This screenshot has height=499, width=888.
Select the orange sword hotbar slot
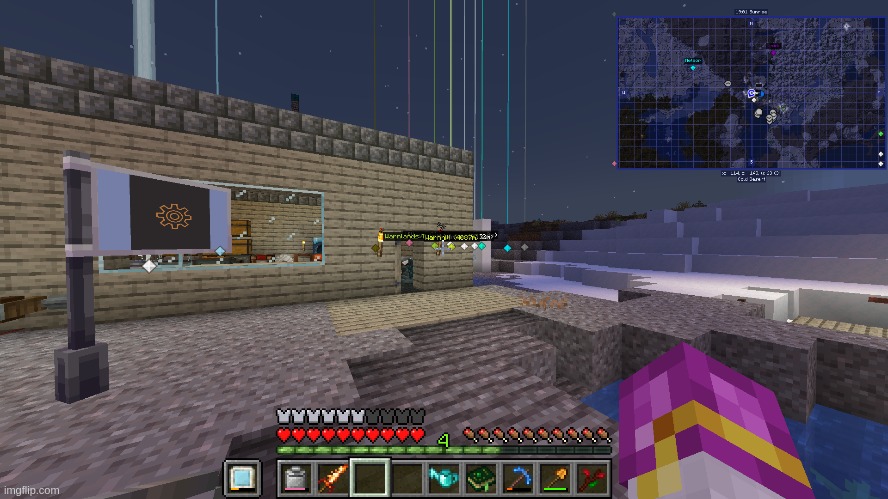coord(332,479)
